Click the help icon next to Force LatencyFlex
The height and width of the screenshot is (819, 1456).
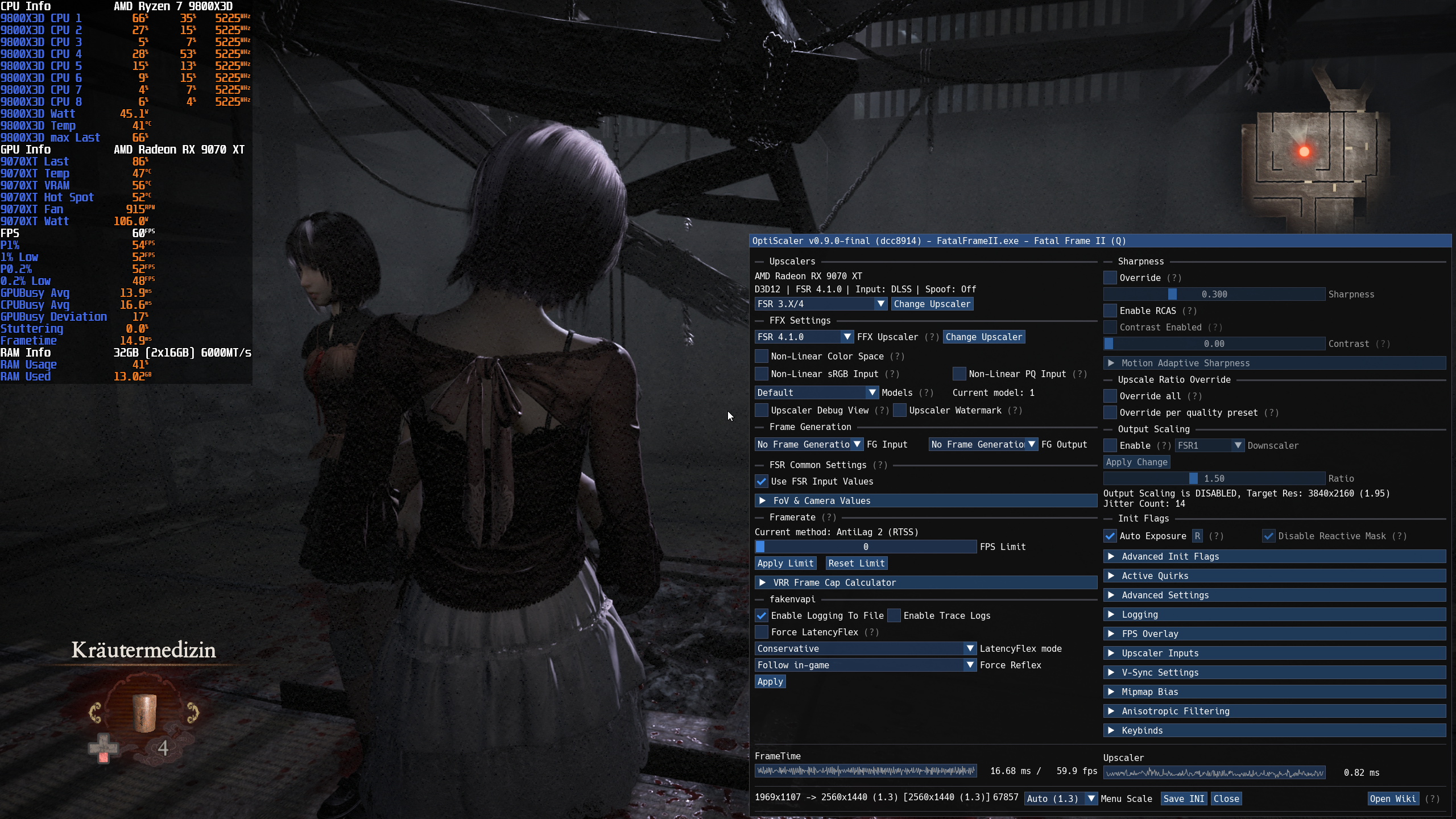(x=870, y=632)
